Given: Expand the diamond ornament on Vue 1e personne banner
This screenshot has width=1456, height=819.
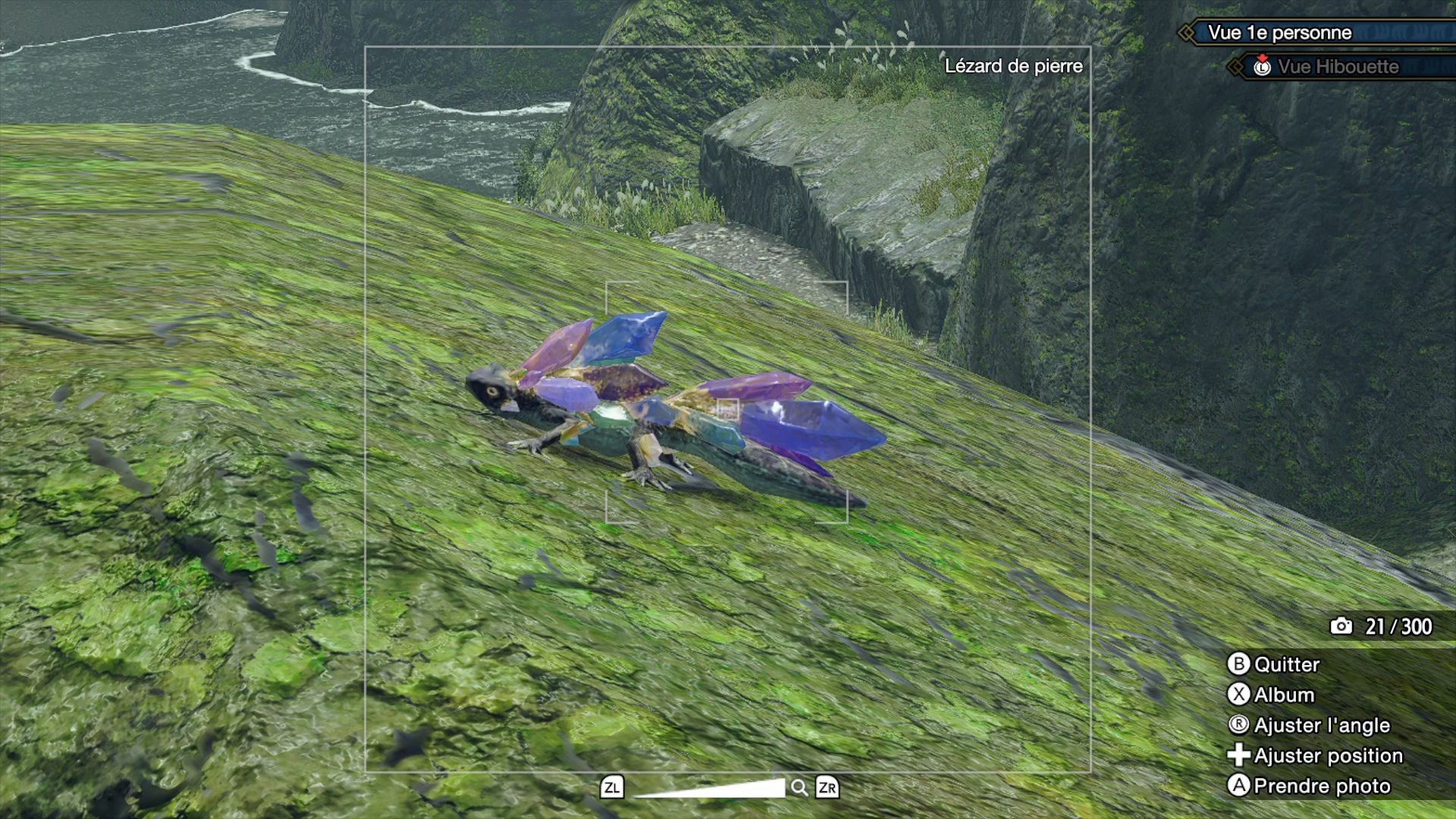Looking at the screenshot, I should [1185, 33].
